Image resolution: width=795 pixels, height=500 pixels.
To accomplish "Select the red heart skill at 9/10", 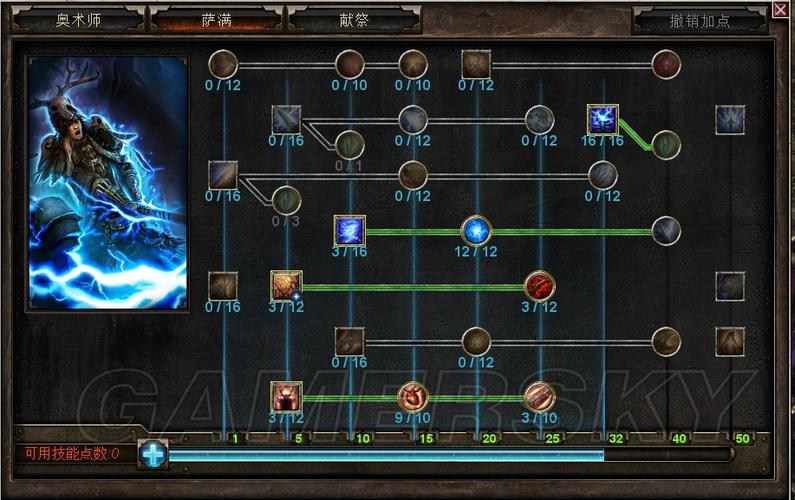I will click(413, 396).
